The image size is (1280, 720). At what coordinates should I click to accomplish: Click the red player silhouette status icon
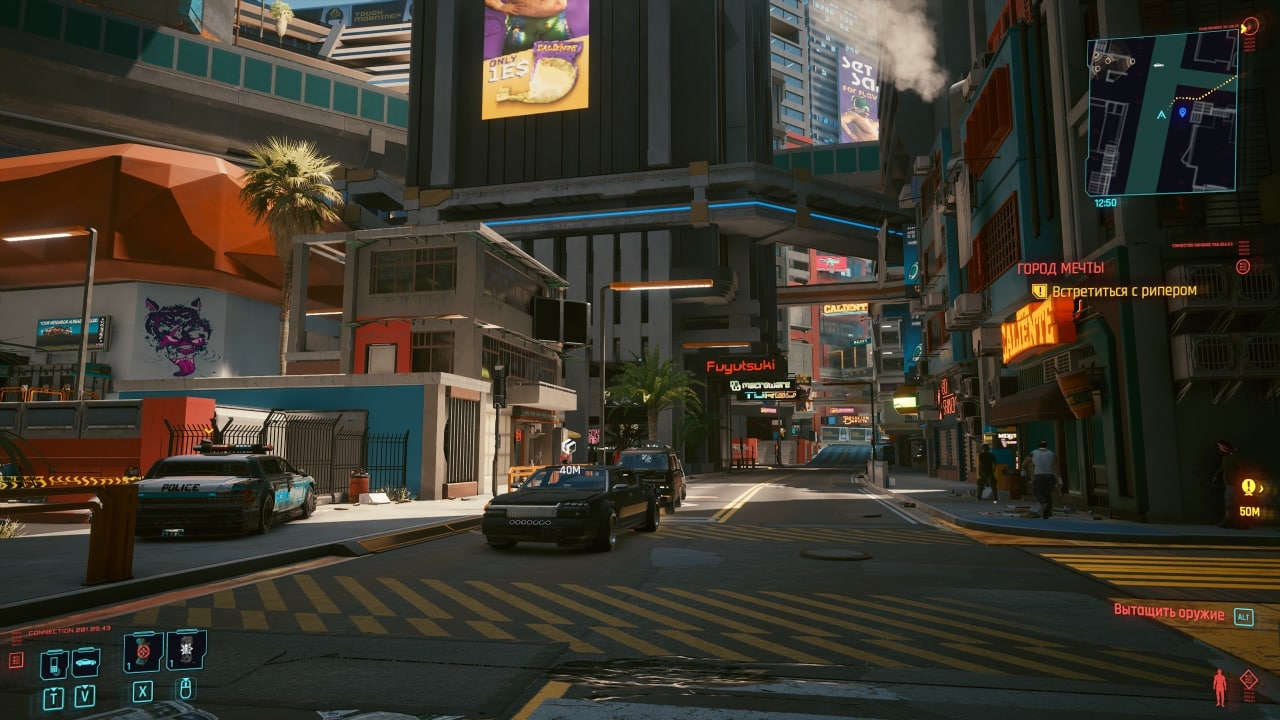[x=1219, y=687]
